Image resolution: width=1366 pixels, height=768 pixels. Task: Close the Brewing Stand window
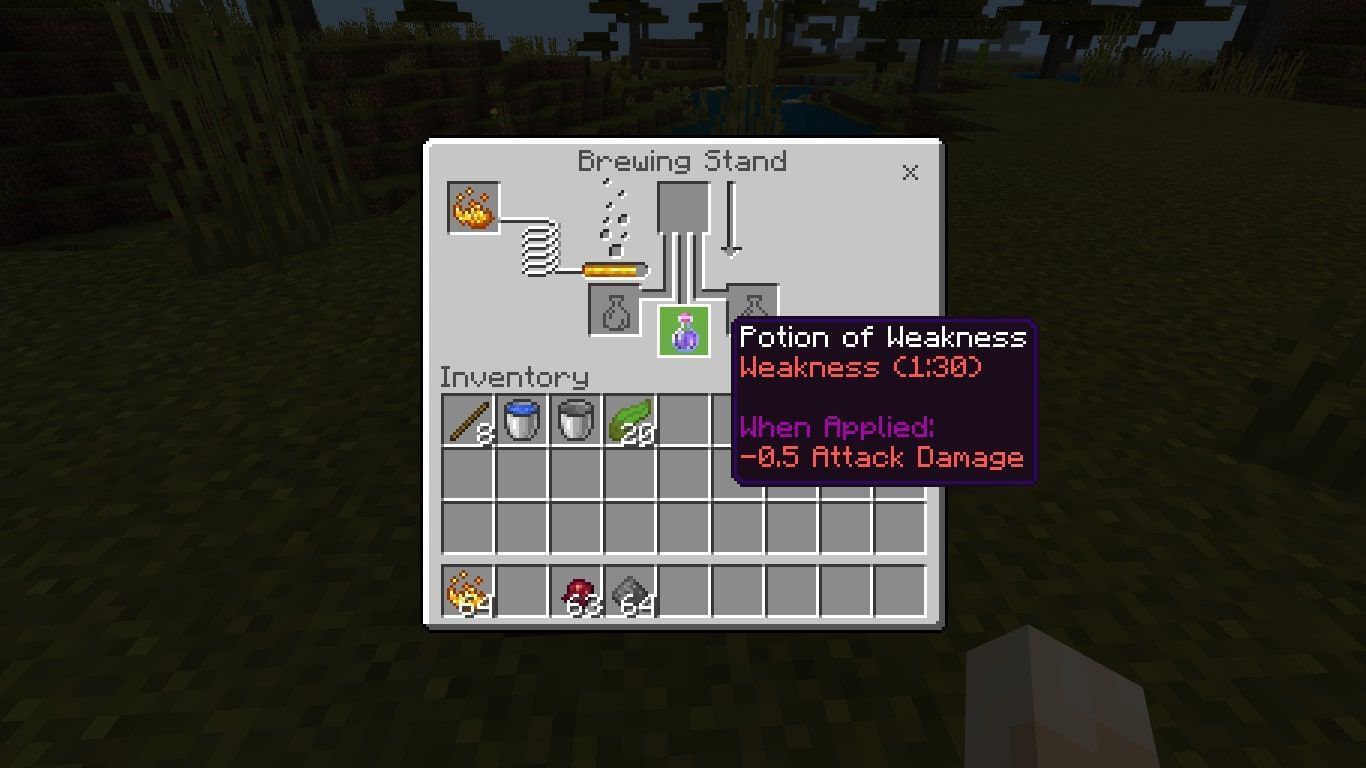909,172
